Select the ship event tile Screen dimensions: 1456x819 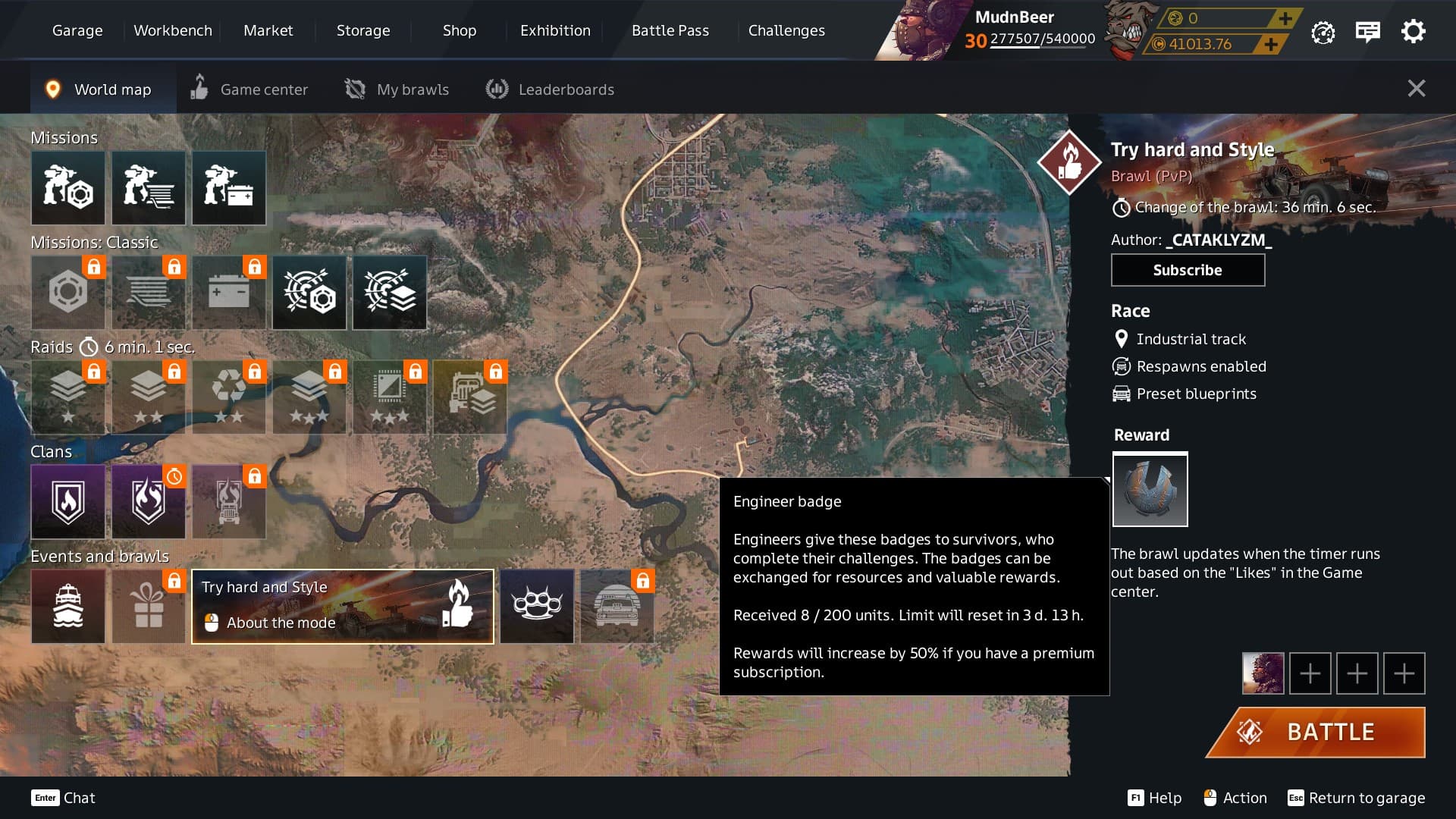pos(68,607)
